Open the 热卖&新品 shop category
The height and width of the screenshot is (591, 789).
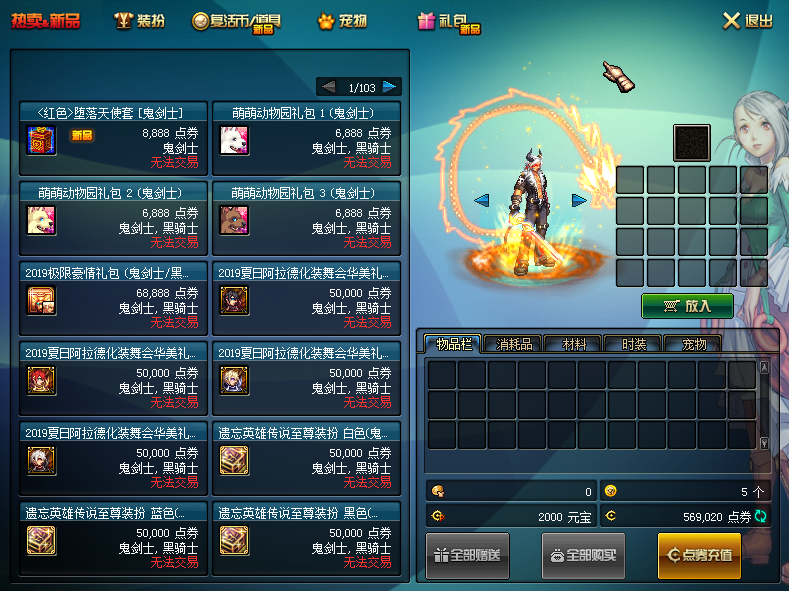[x=46, y=21]
